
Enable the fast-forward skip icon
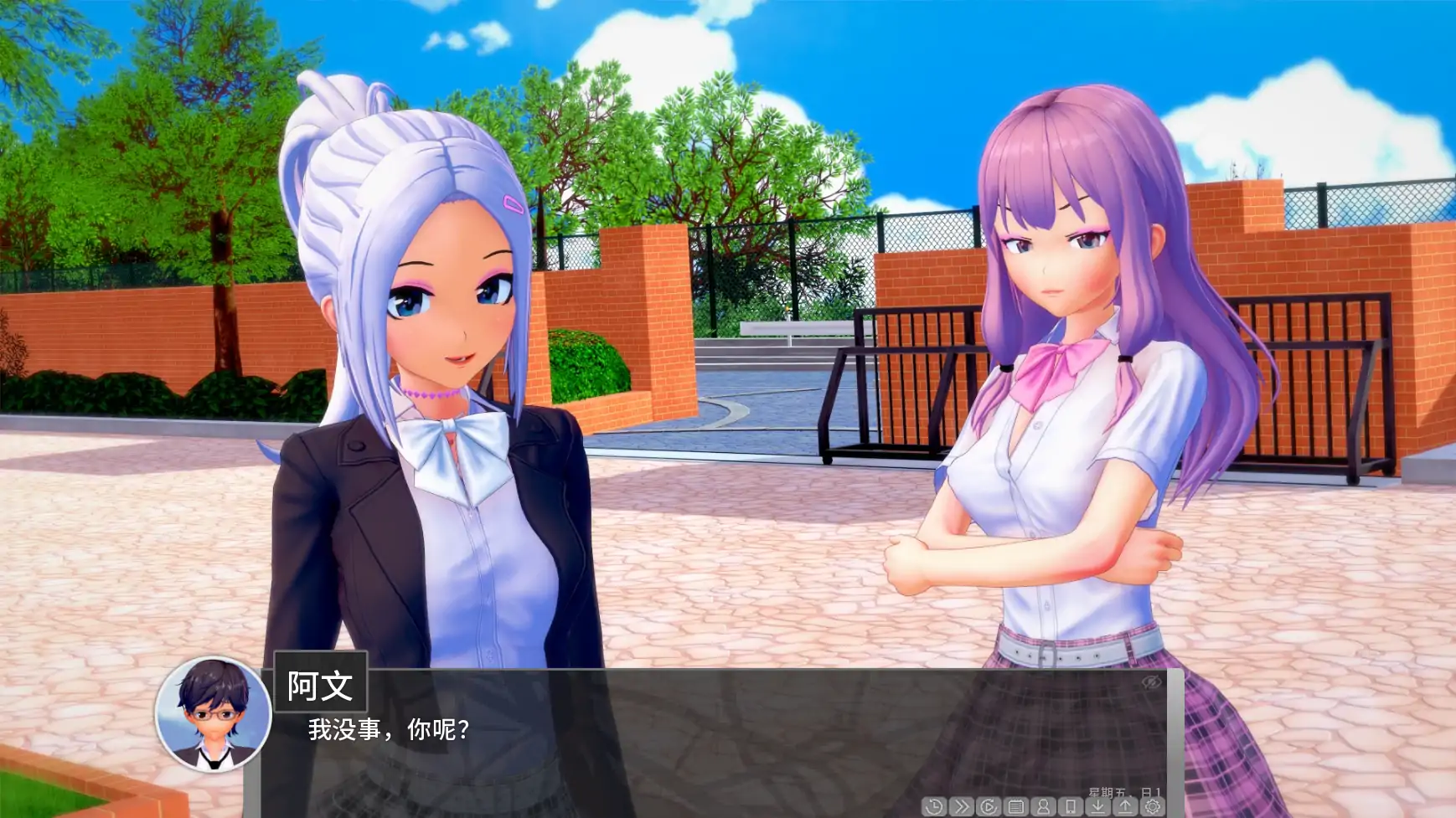click(961, 806)
